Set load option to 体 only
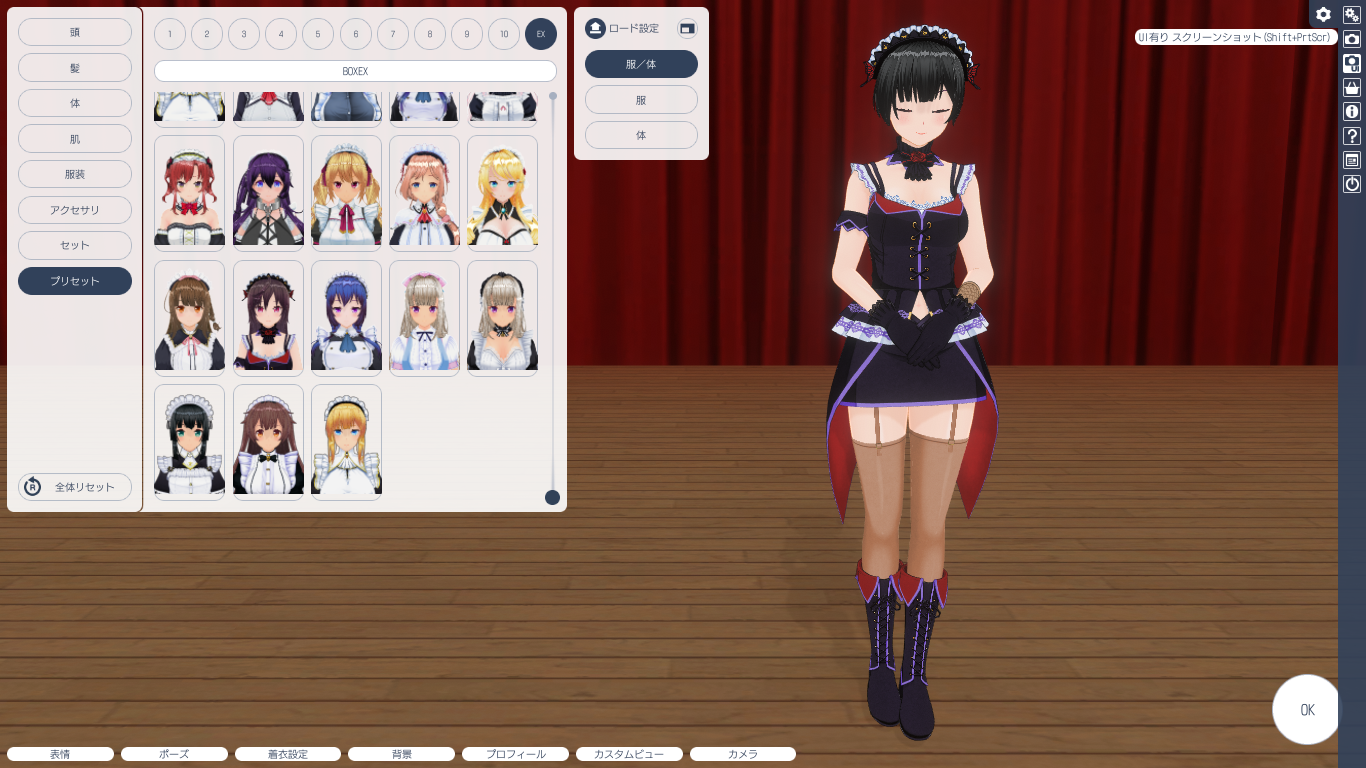 [x=641, y=135]
